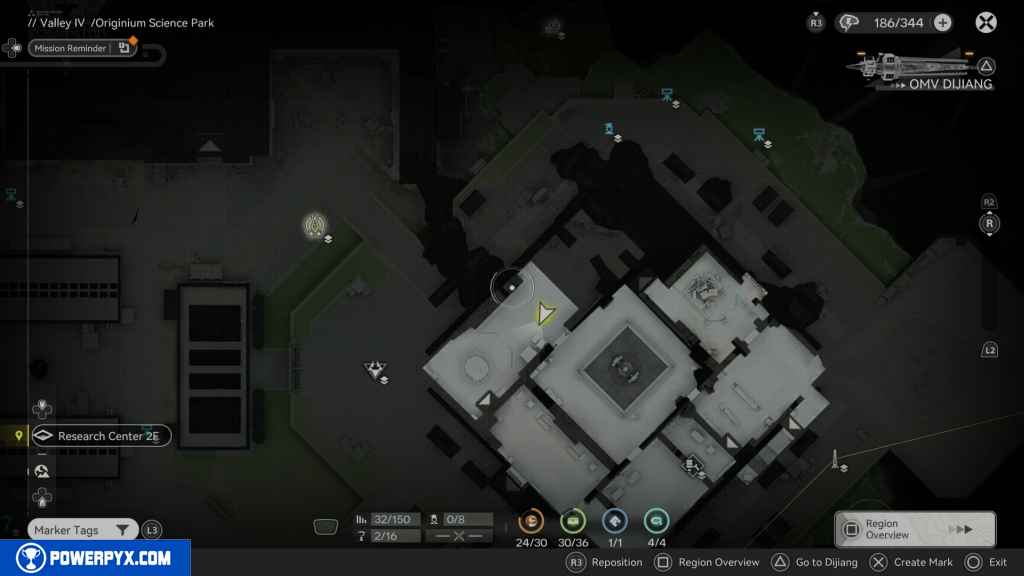Viewport: 1024px width, 576px height.
Task: Select the teal counter icon showing 4/4
Action: (656, 520)
